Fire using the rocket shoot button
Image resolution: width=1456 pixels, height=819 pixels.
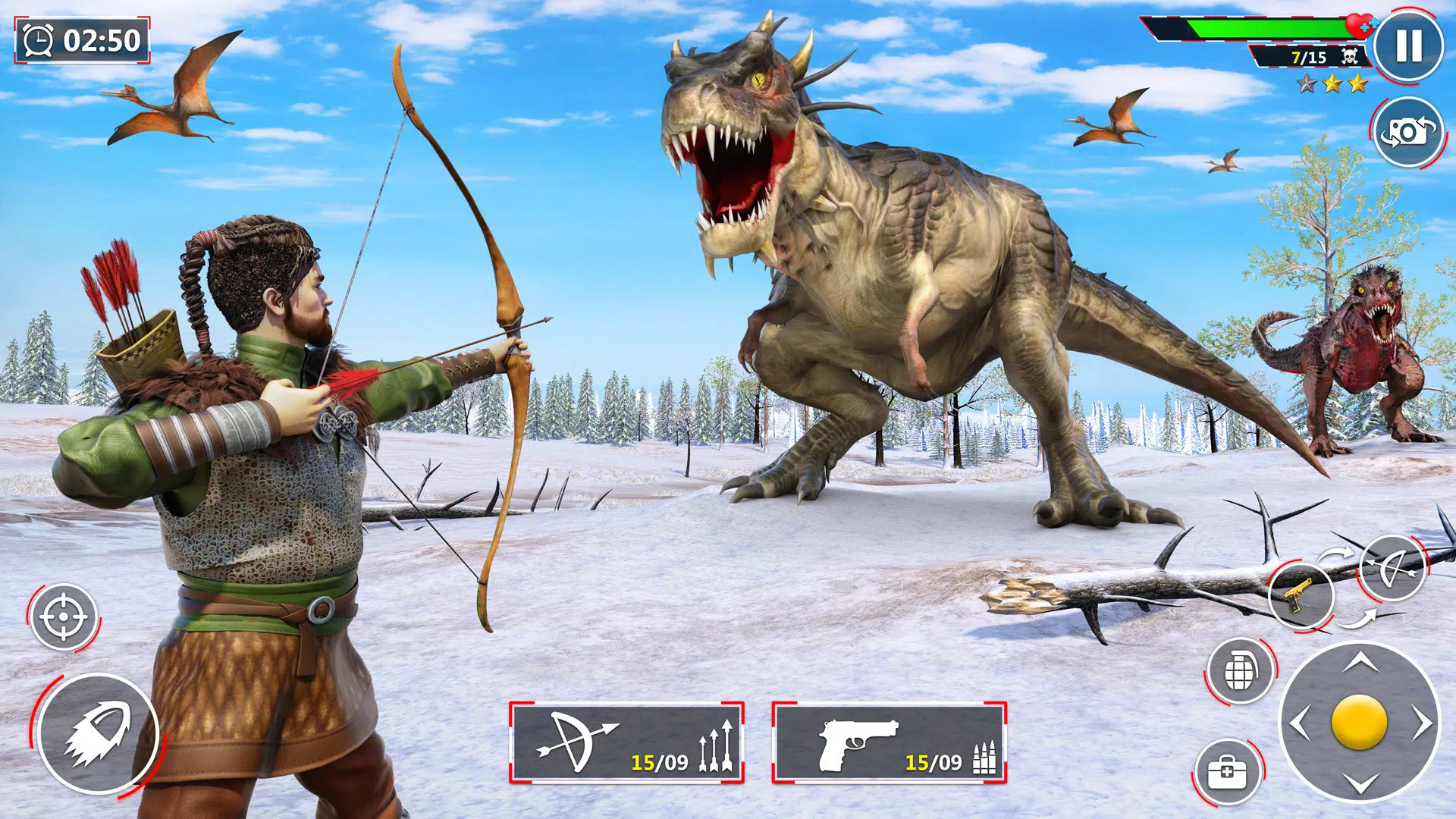97,734
